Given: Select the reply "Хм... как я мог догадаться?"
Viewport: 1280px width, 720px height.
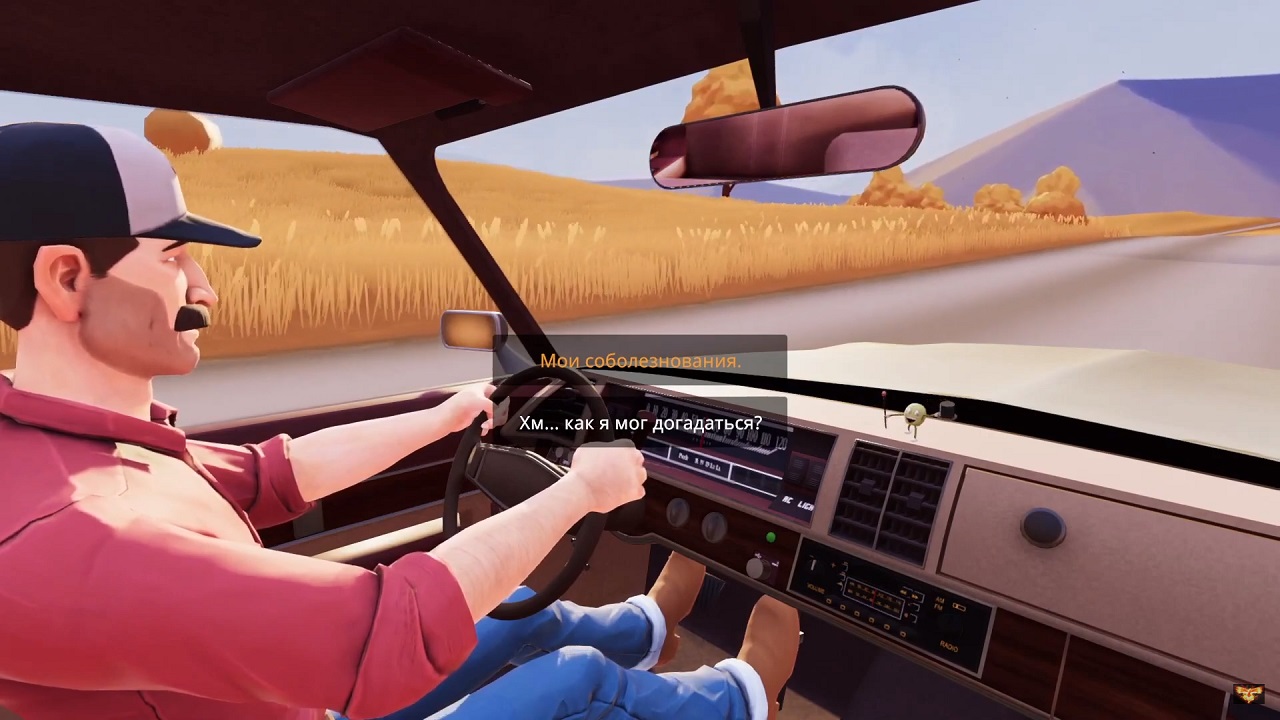Looking at the screenshot, I should pos(640,423).
